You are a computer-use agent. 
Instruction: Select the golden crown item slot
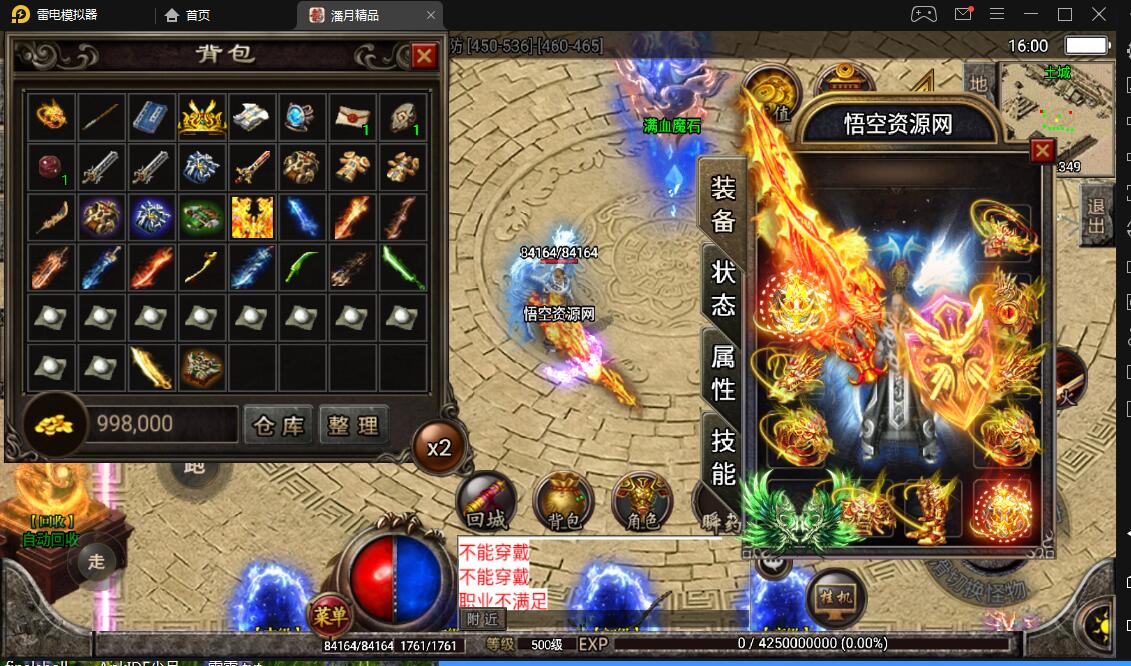tap(202, 117)
